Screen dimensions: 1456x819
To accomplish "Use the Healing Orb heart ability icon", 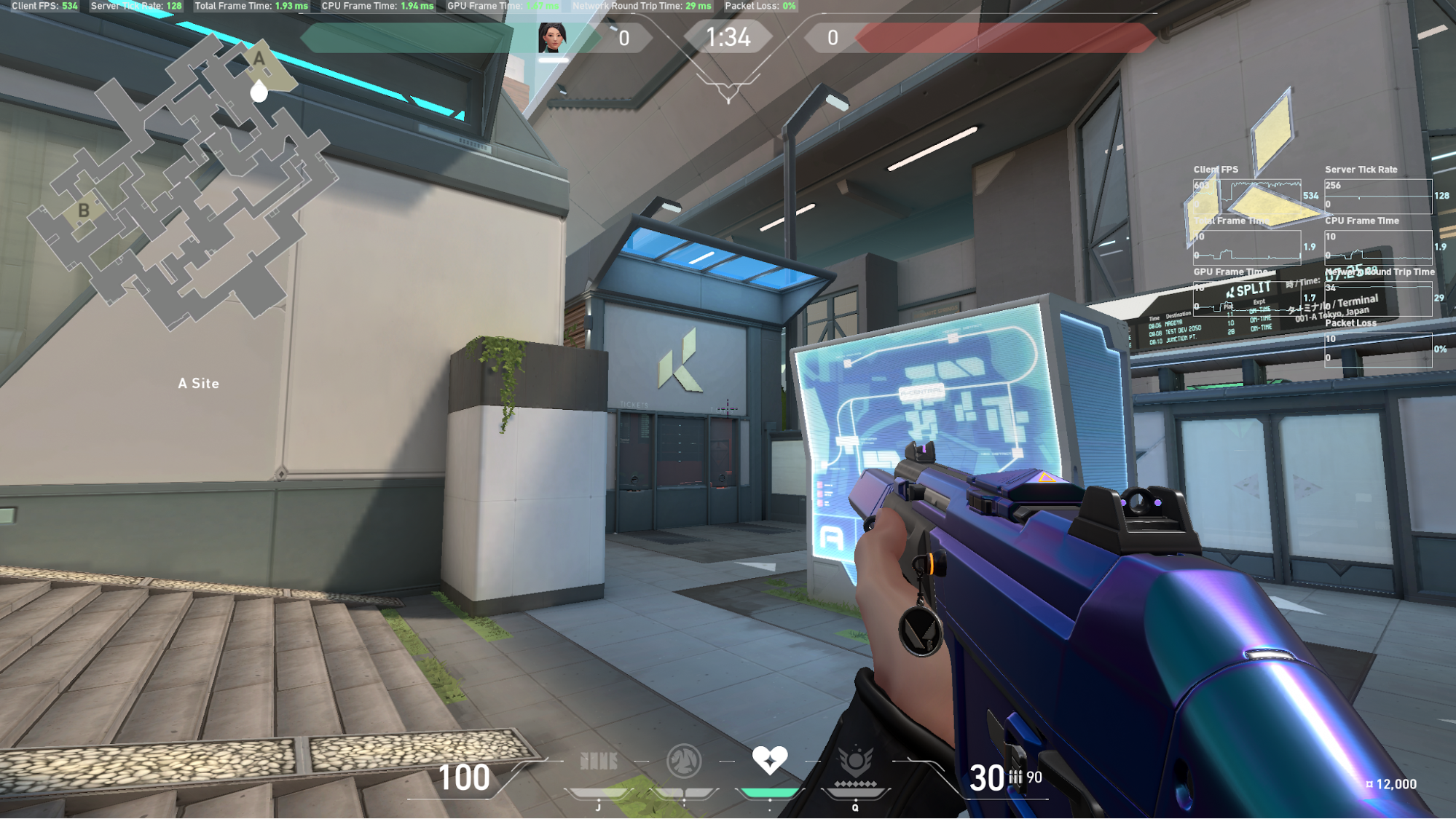I will 769,760.
